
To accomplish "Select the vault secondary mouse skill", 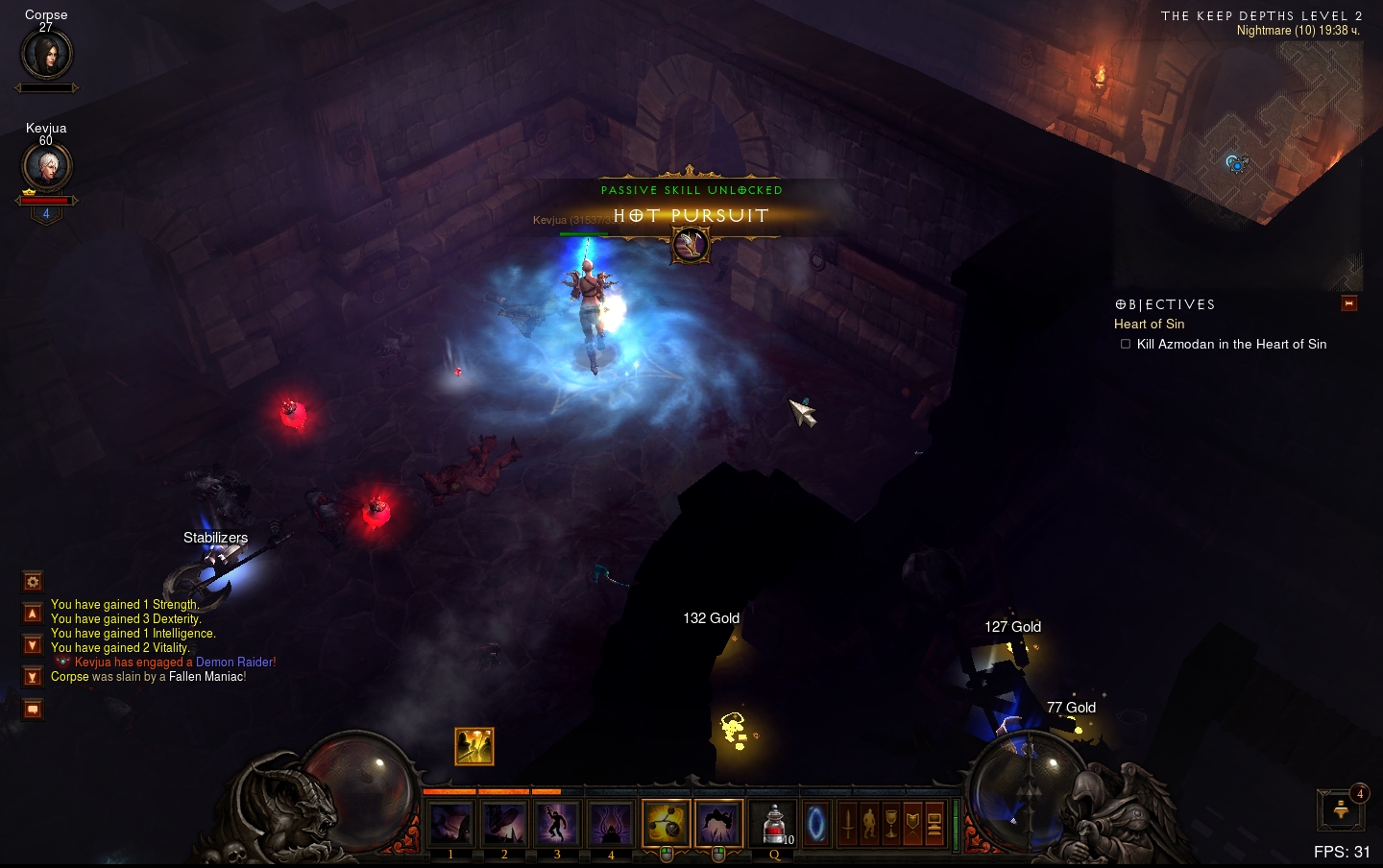I will click(718, 823).
